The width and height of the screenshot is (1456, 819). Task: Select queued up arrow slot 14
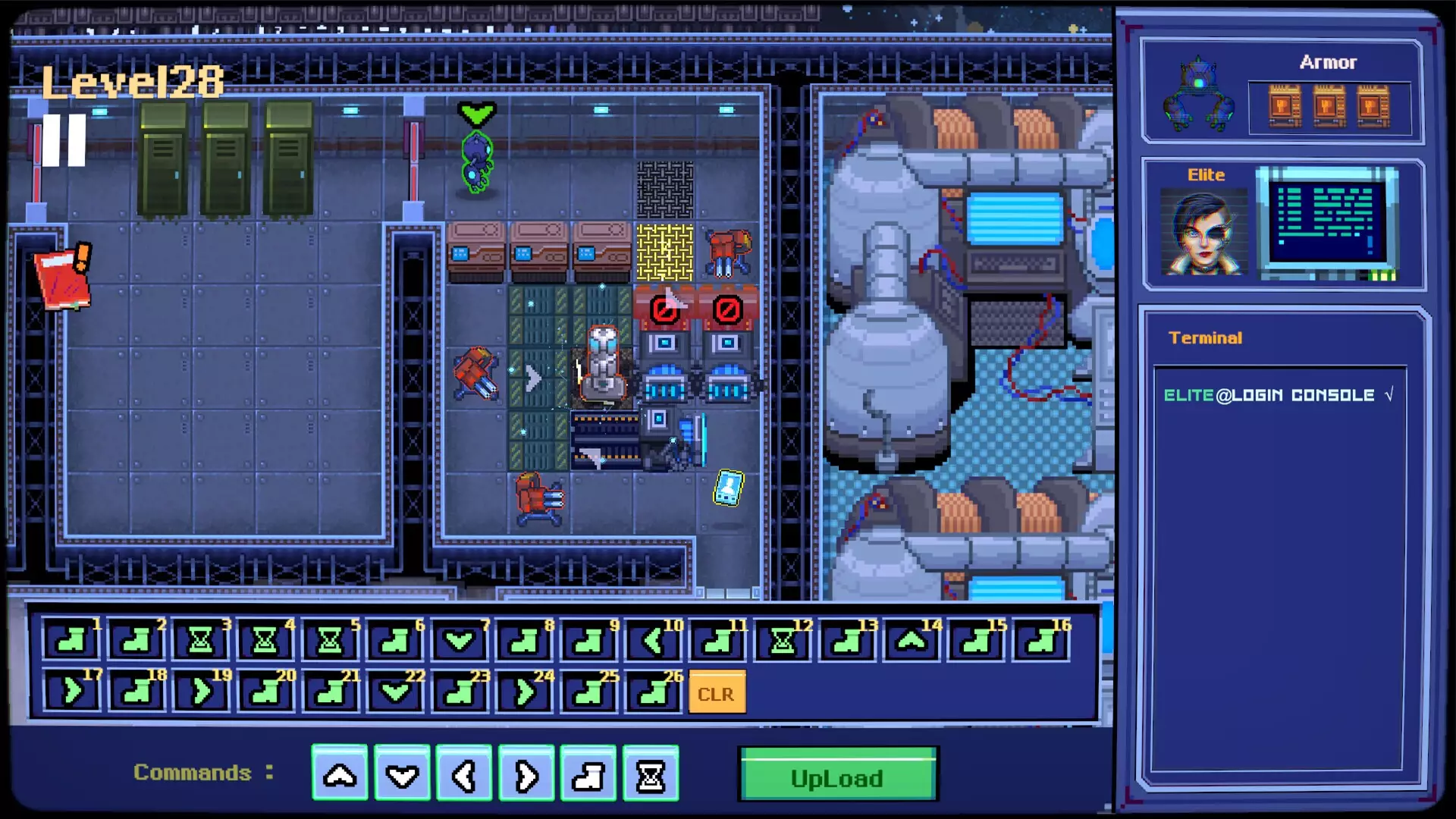click(x=912, y=642)
